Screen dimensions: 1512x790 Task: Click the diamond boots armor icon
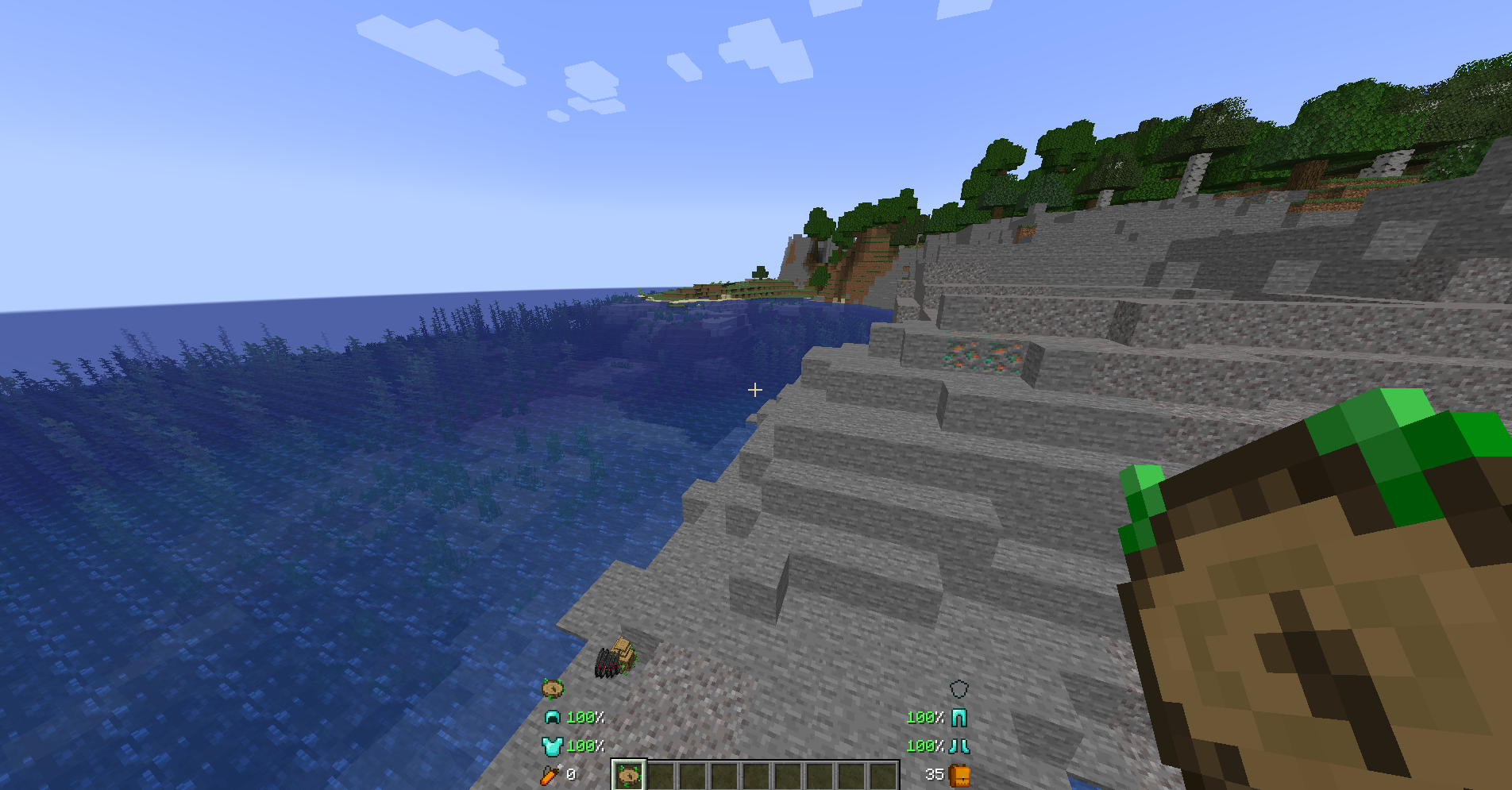959,746
